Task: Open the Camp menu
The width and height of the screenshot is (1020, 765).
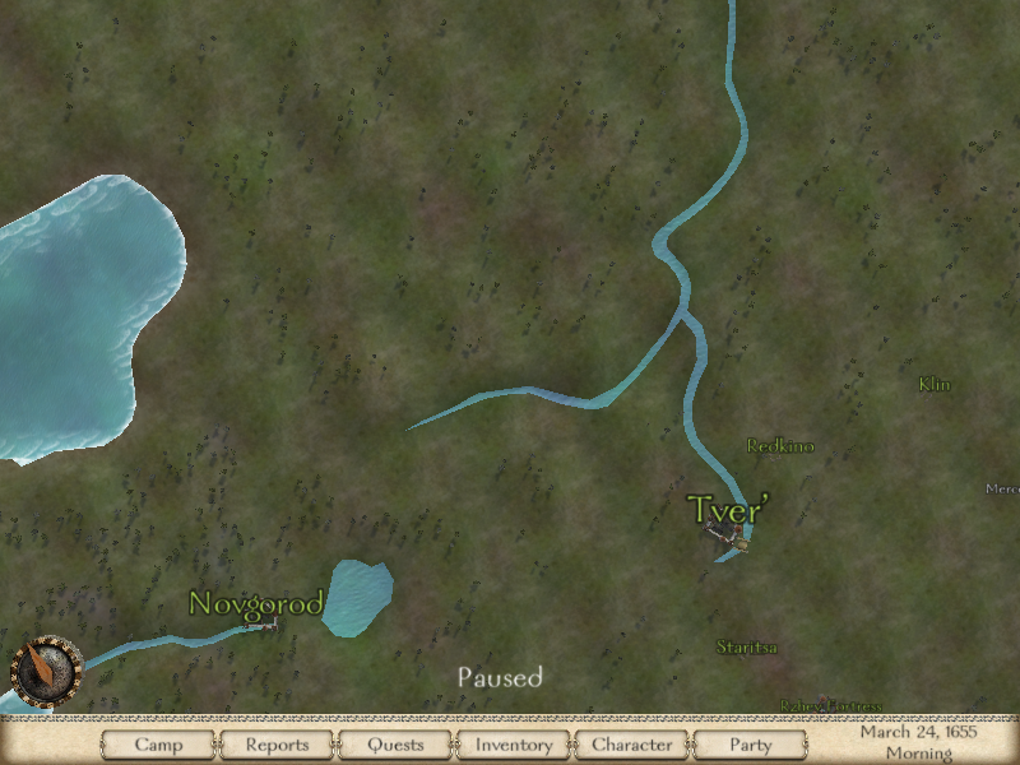Action: [x=158, y=745]
